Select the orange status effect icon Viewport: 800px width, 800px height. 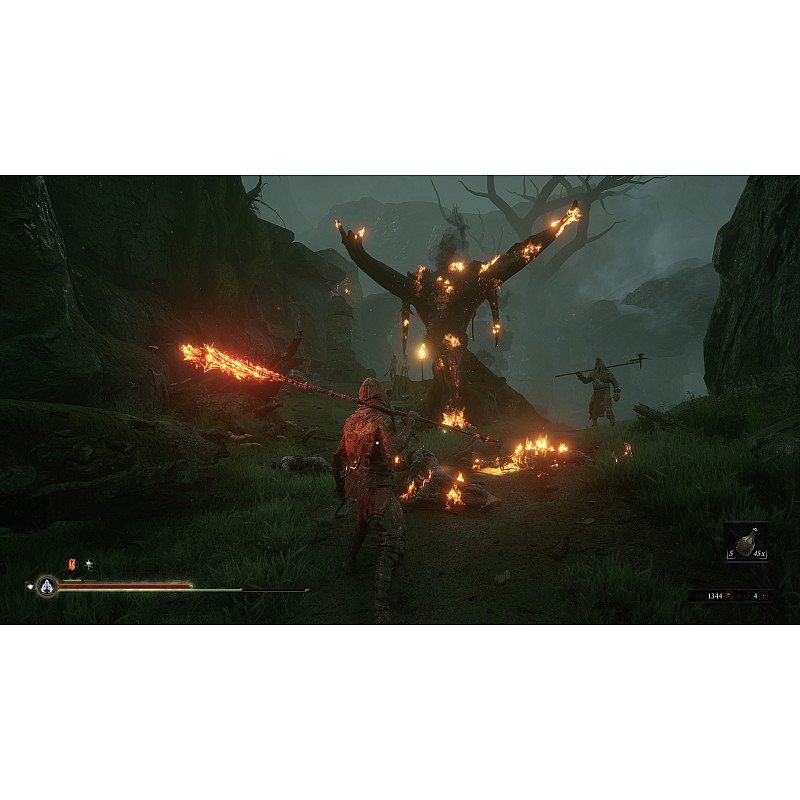[71, 565]
